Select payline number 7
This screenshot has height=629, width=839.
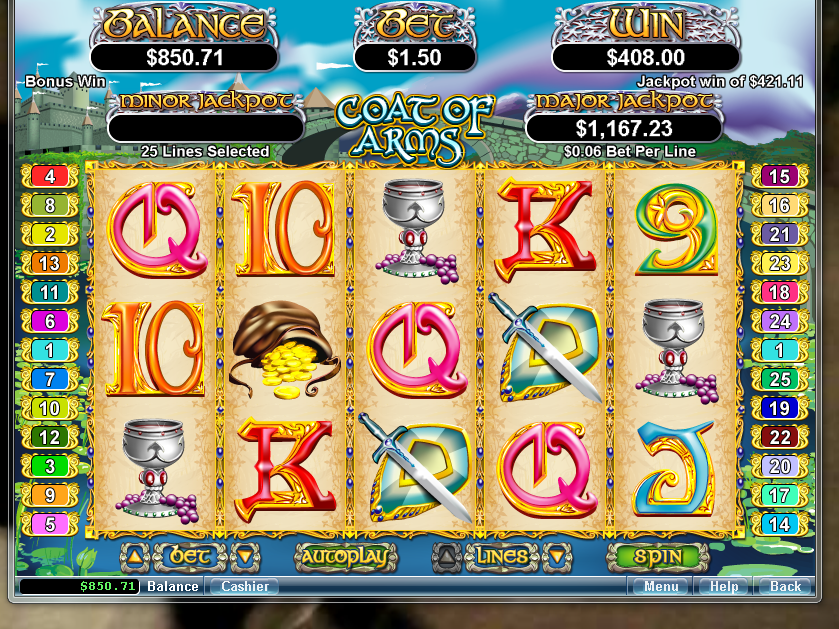point(49,379)
